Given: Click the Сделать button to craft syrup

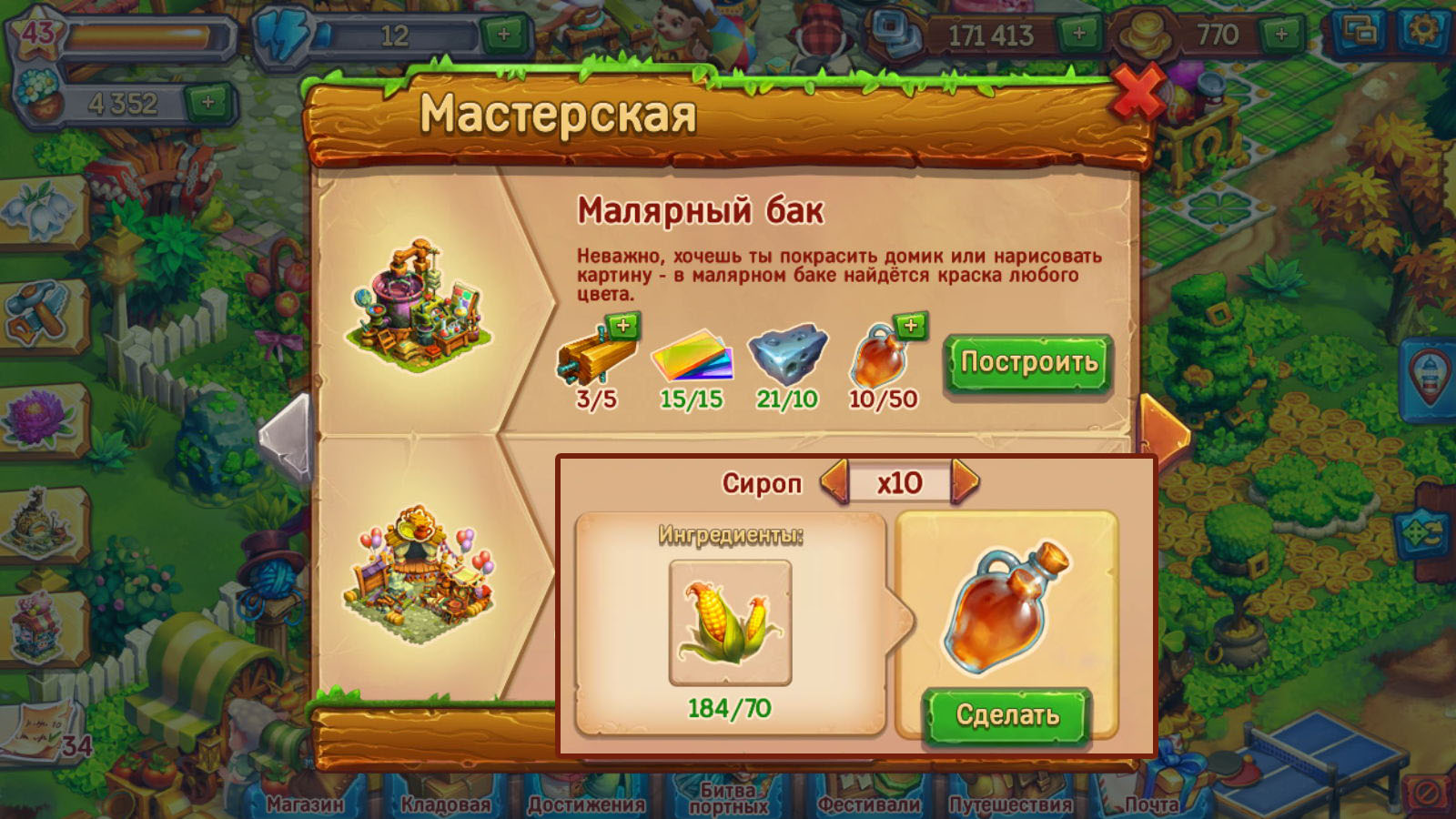Looking at the screenshot, I should pyautogui.click(x=1007, y=715).
